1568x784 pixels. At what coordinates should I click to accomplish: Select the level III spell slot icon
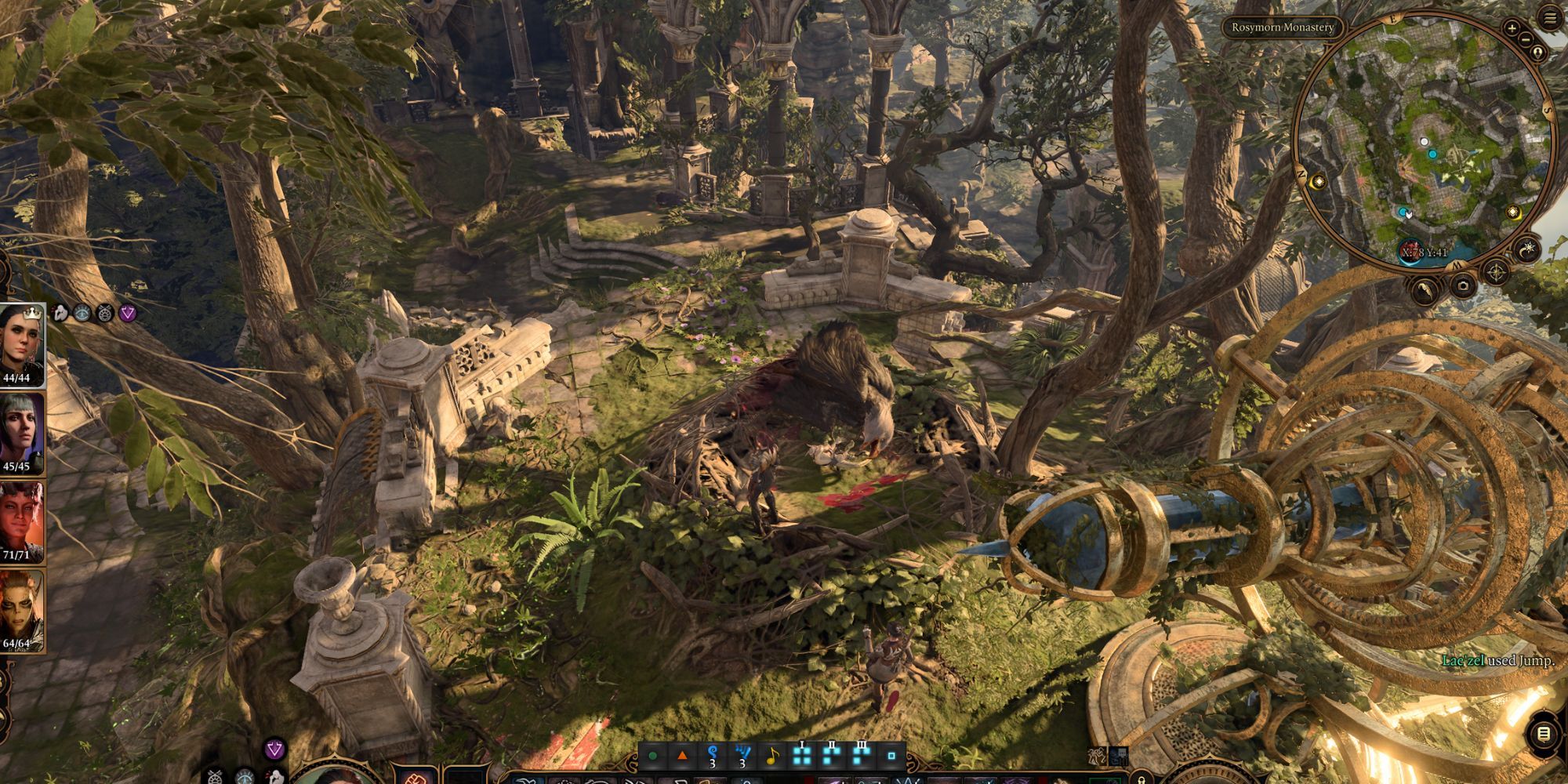click(x=862, y=756)
